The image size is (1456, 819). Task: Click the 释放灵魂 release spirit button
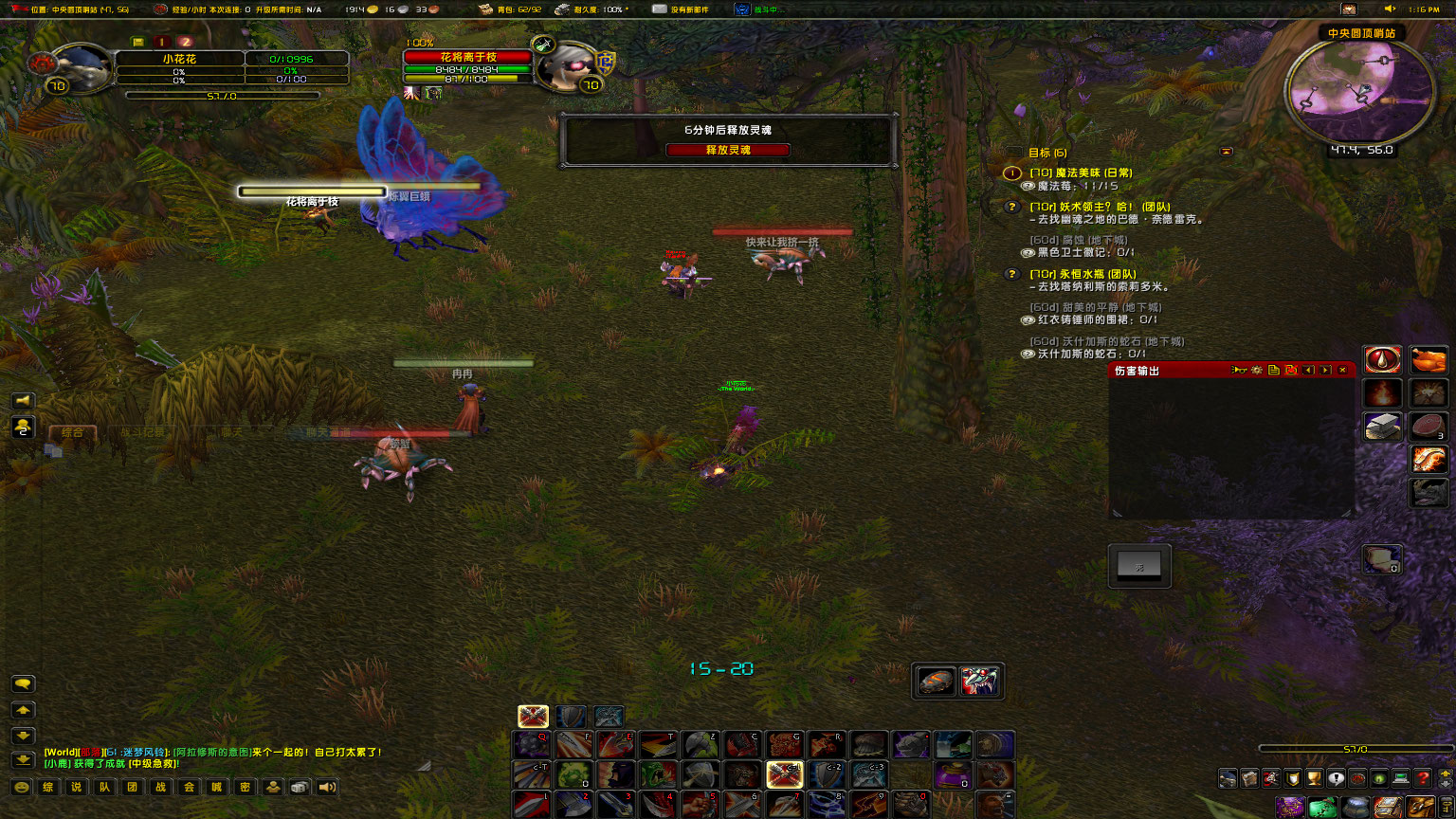tap(728, 150)
